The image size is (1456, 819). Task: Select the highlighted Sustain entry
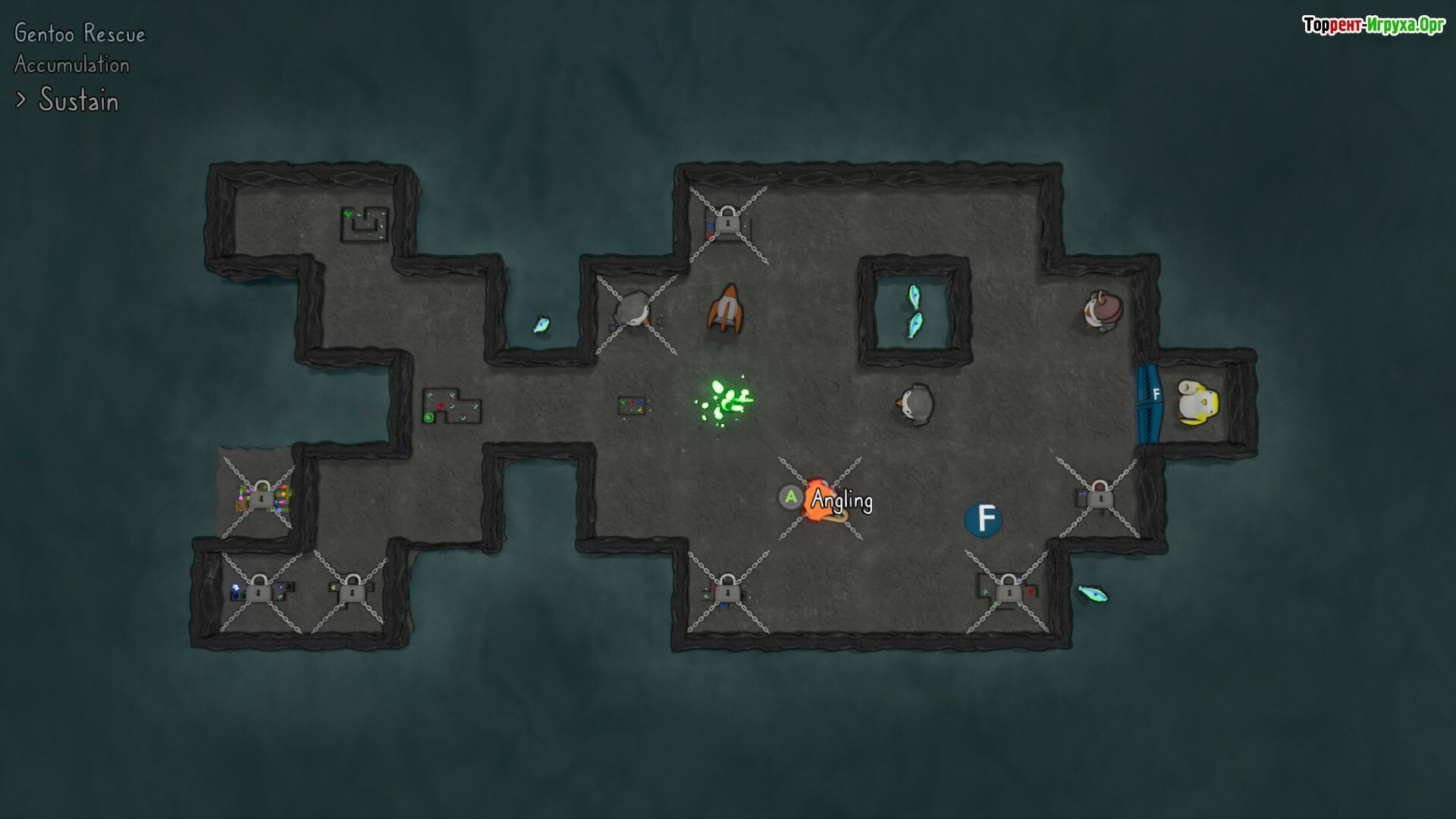point(78,100)
